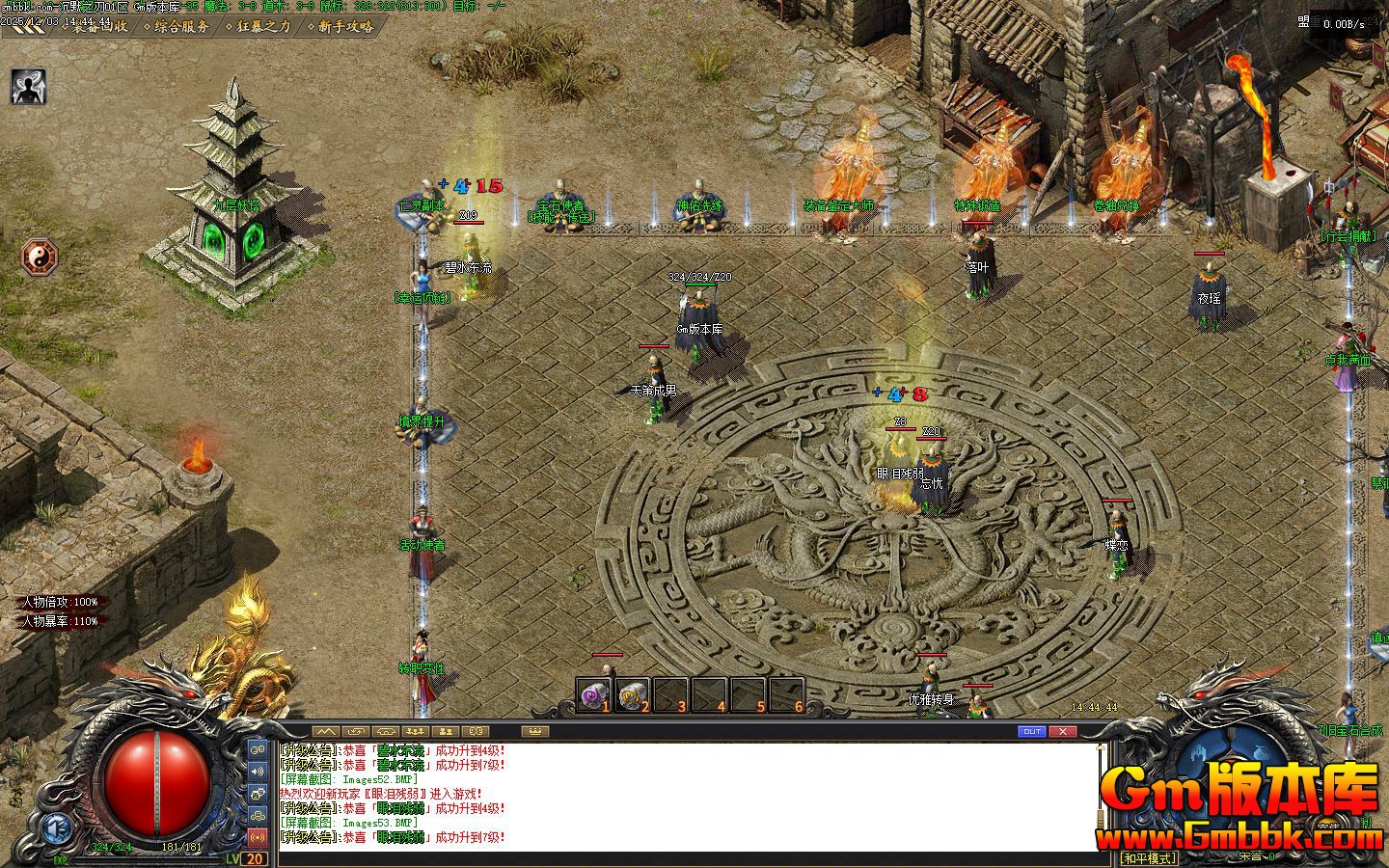1389x868 pixels.
Task: Close the game with the red X button
Action: pos(1062,732)
